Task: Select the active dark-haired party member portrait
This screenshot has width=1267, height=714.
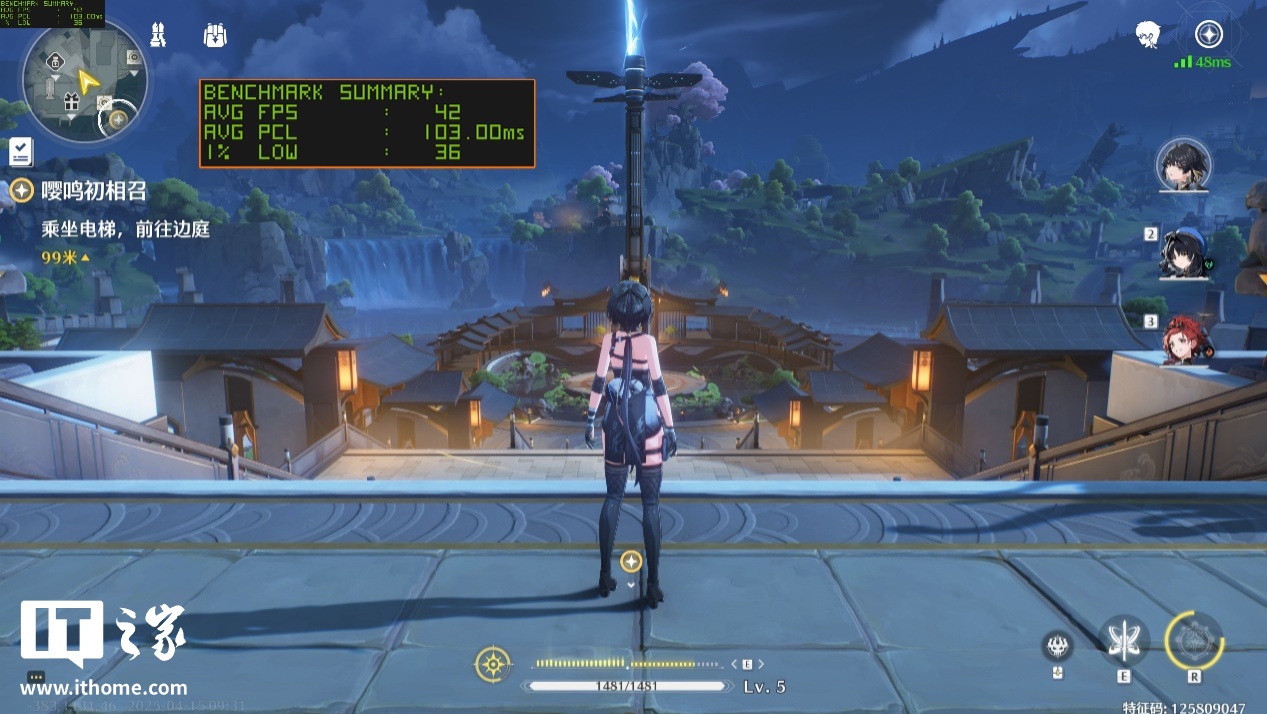Action: (1184, 165)
